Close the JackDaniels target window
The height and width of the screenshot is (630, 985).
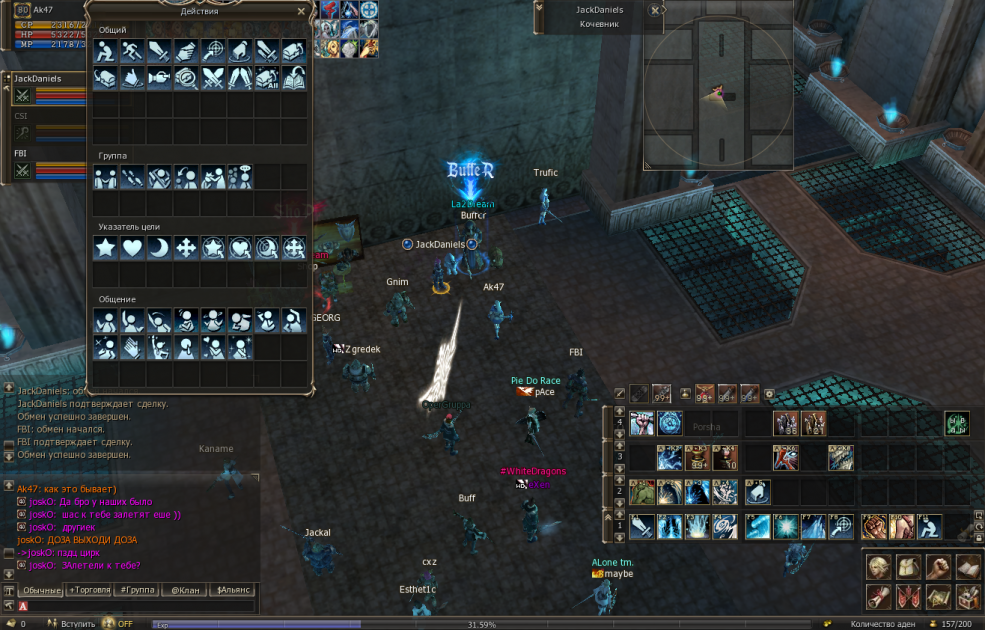[655, 10]
